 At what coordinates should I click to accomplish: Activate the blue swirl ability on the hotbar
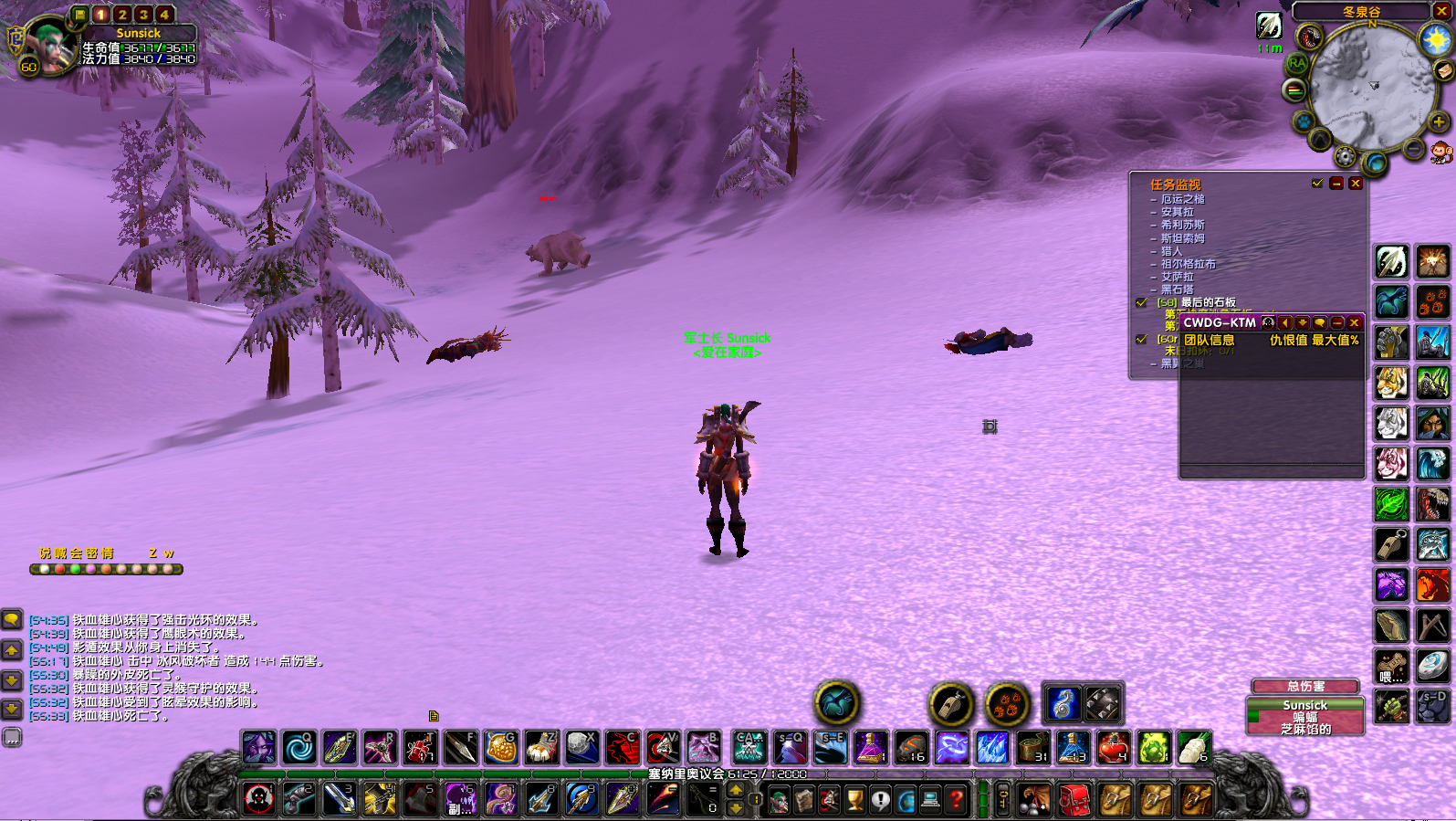point(299,748)
